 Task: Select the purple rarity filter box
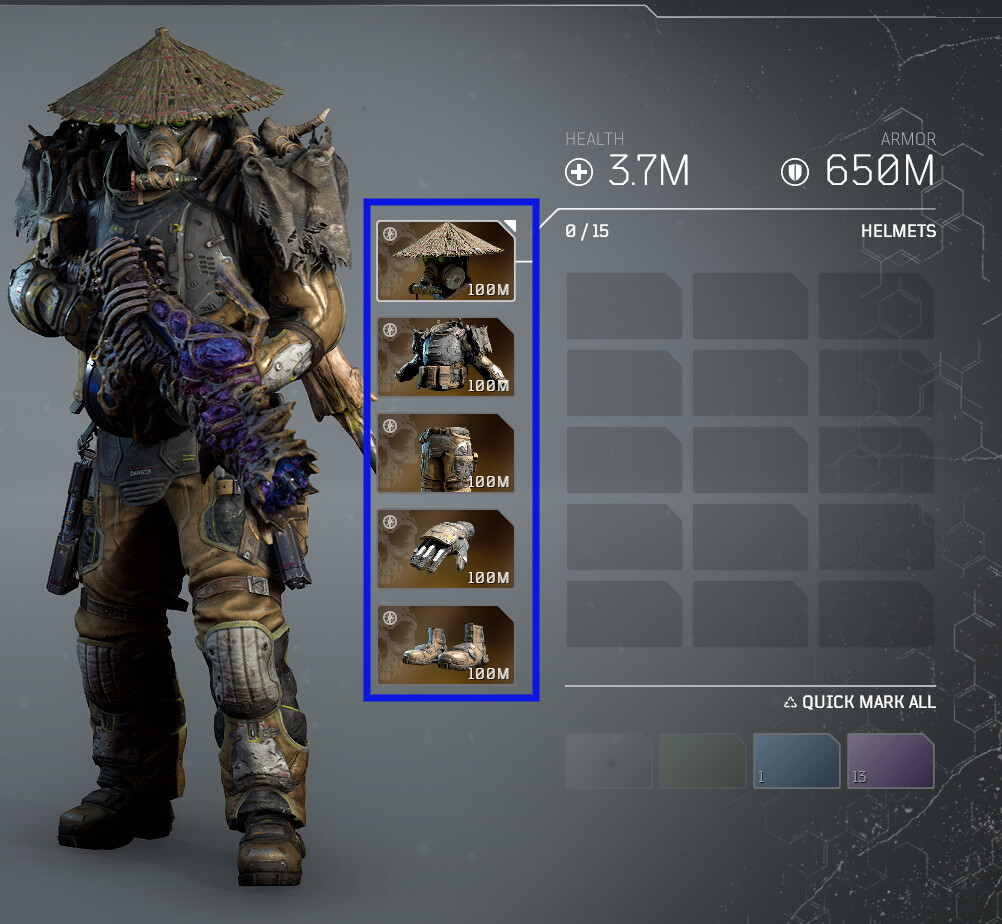pos(890,761)
